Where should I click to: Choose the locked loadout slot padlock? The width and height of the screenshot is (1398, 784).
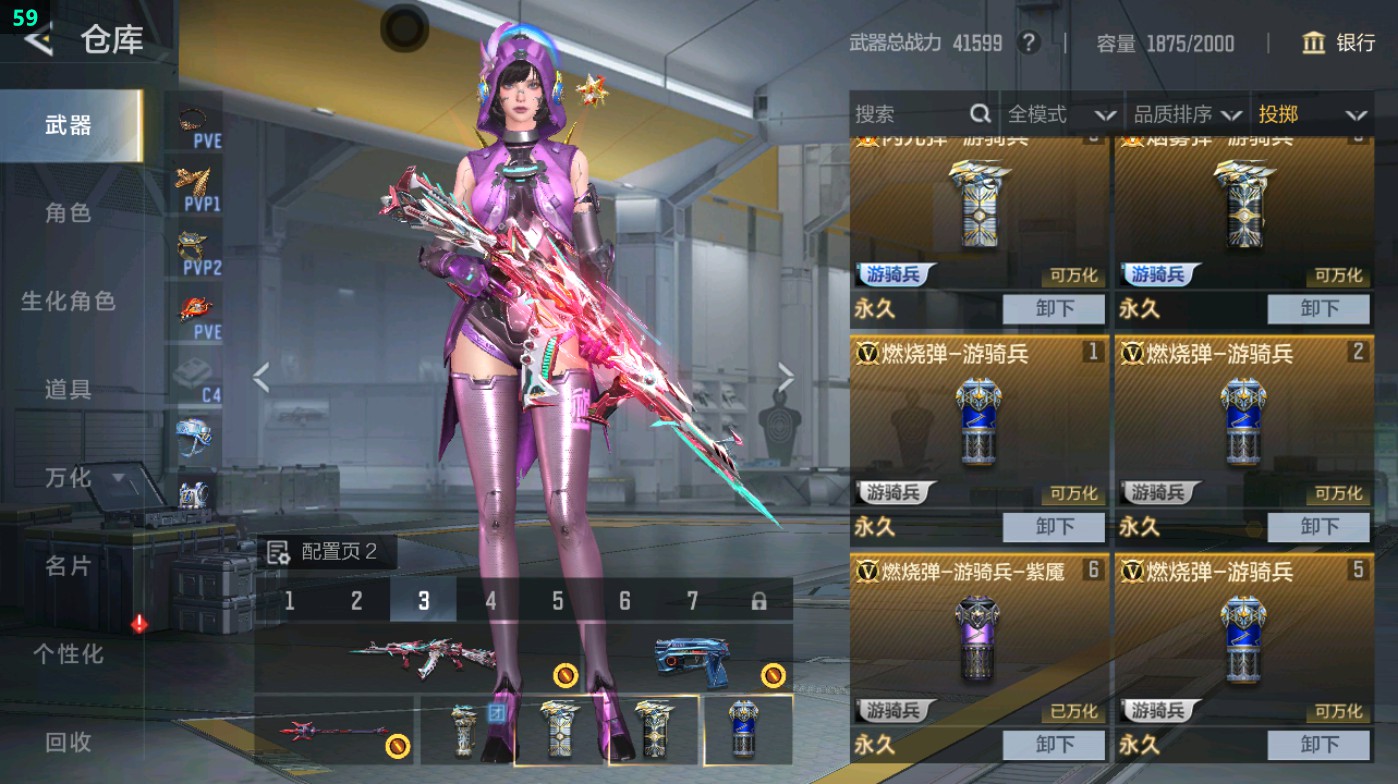pos(759,601)
